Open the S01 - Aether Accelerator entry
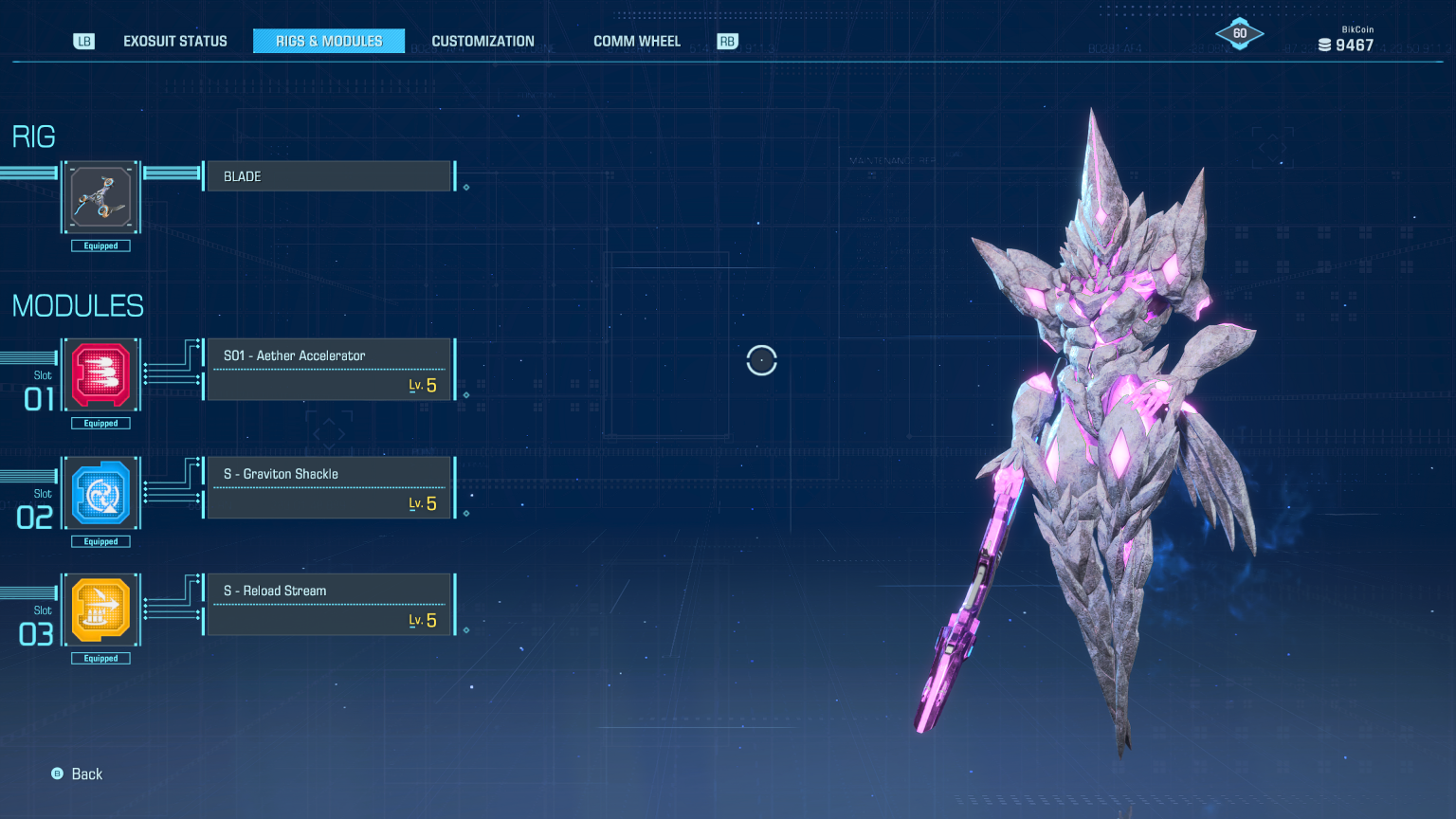 tap(328, 369)
